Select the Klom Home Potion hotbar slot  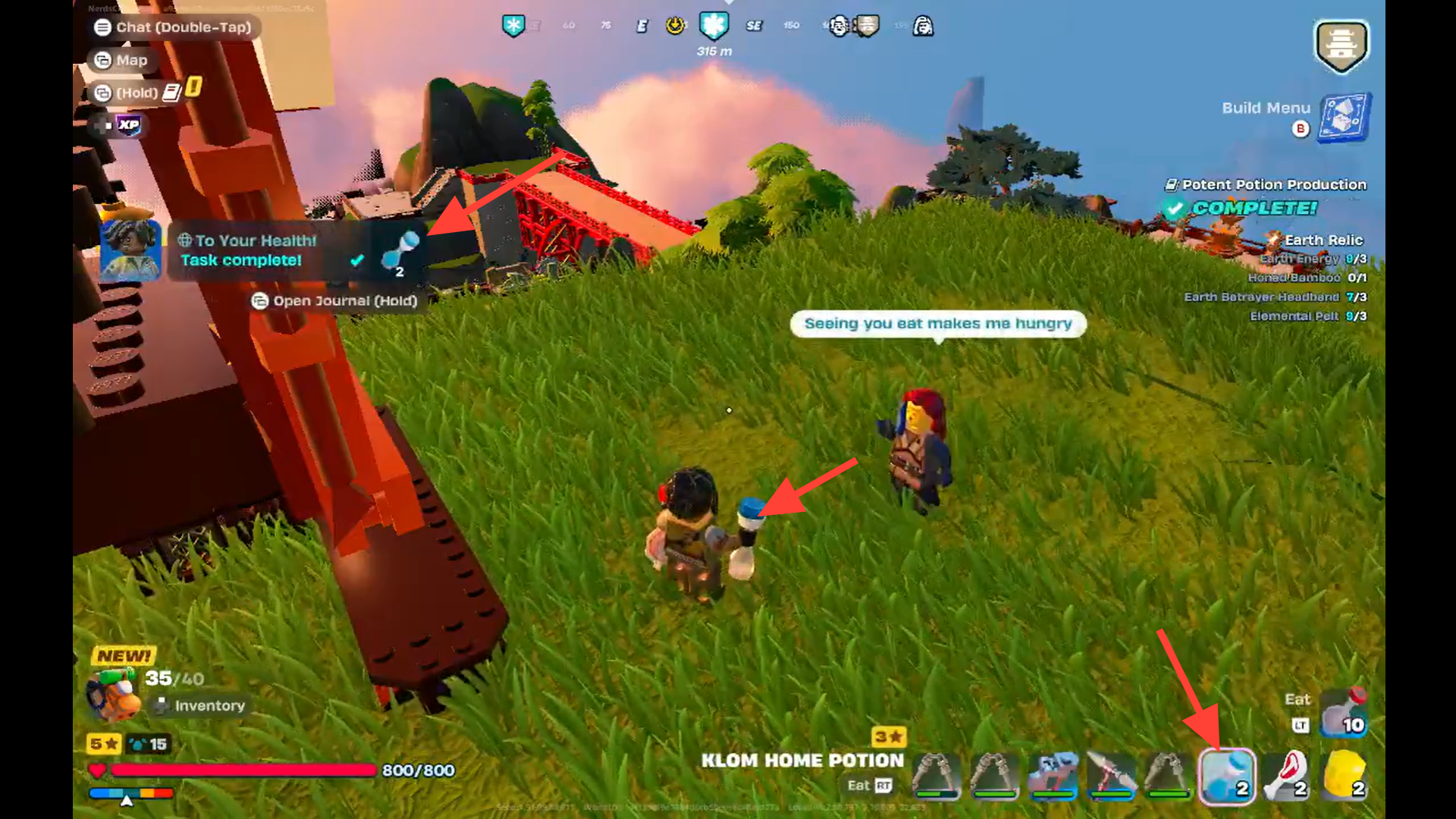pyautogui.click(x=1226, y=776)
